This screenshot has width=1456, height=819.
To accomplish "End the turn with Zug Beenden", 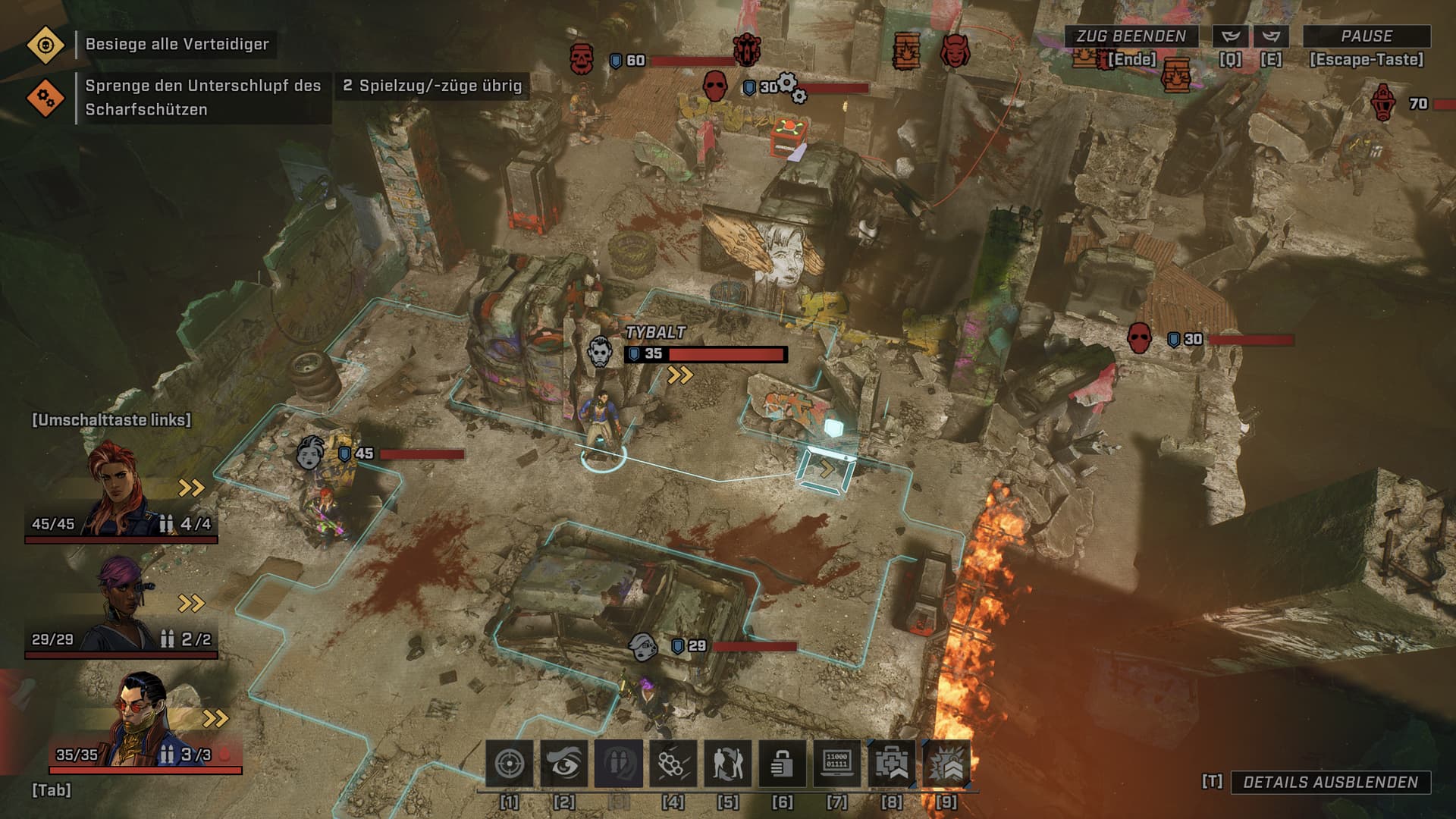I will coord(1131,36).
